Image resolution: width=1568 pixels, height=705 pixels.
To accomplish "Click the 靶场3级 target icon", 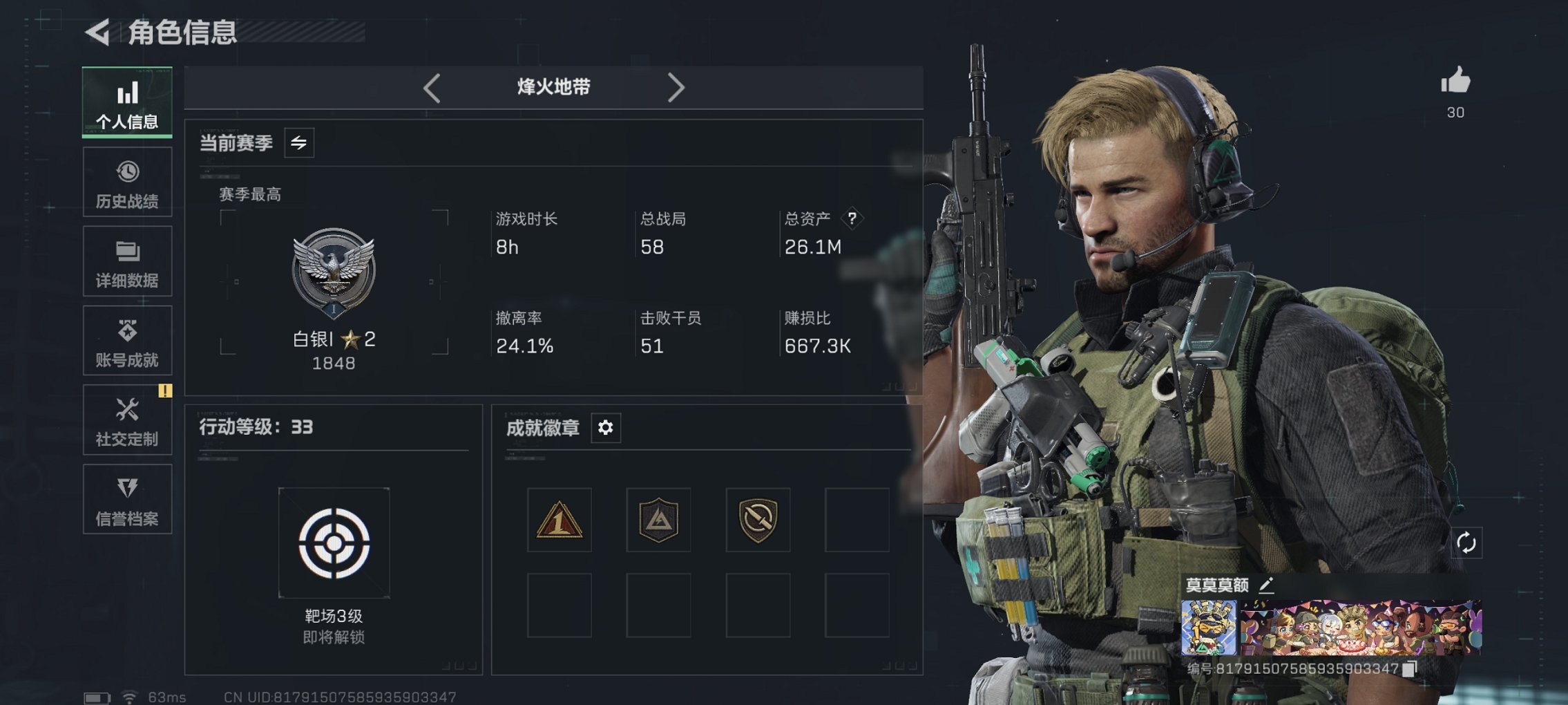I will 335,543.
